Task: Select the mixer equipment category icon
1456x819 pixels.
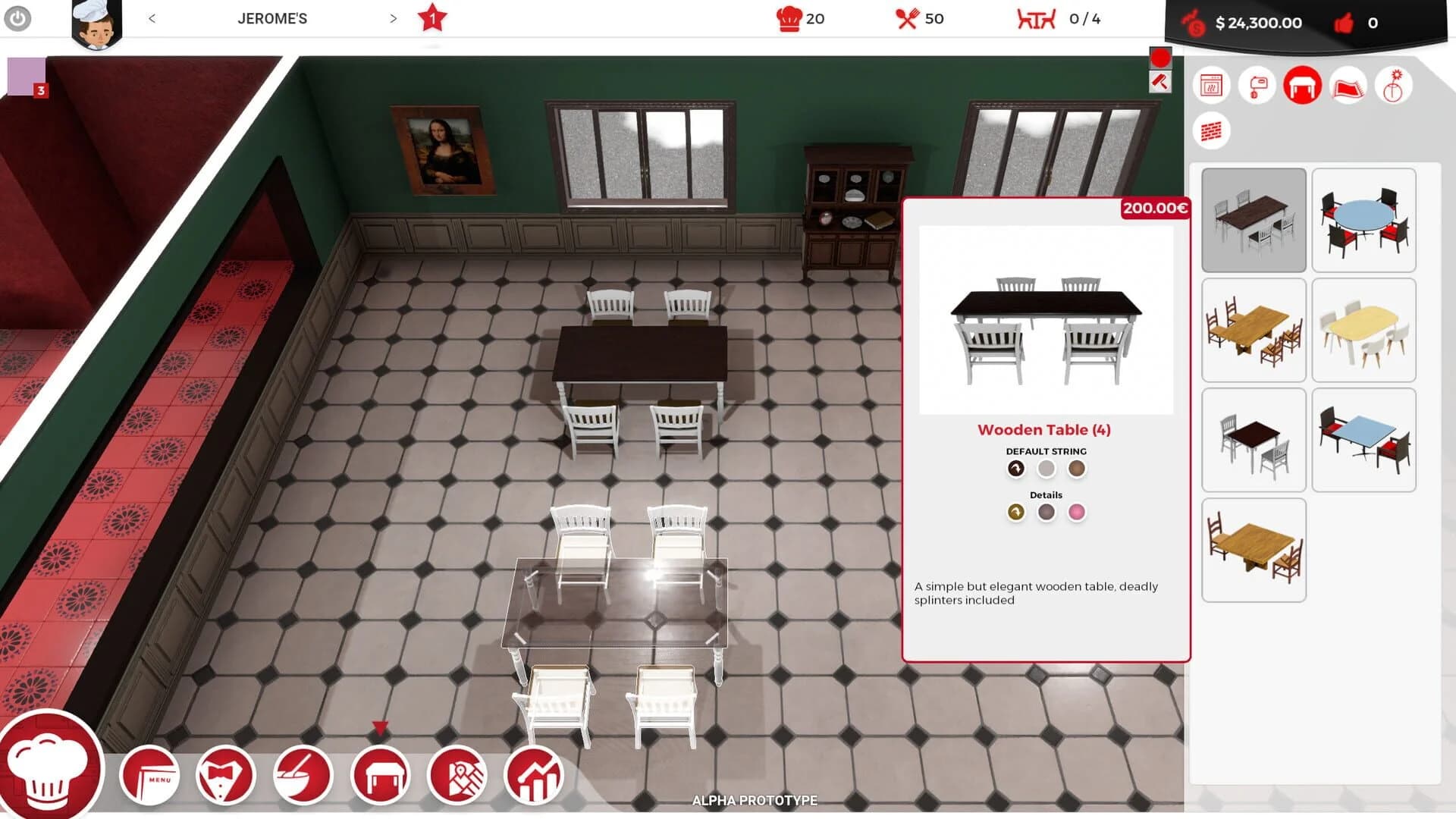Action: point(1257,86)
